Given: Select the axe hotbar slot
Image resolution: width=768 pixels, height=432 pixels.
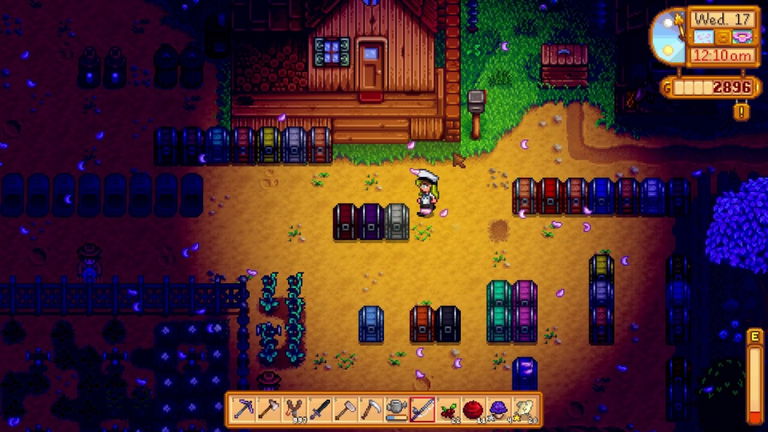Looking at the screenshot, I should pos(269,408).
